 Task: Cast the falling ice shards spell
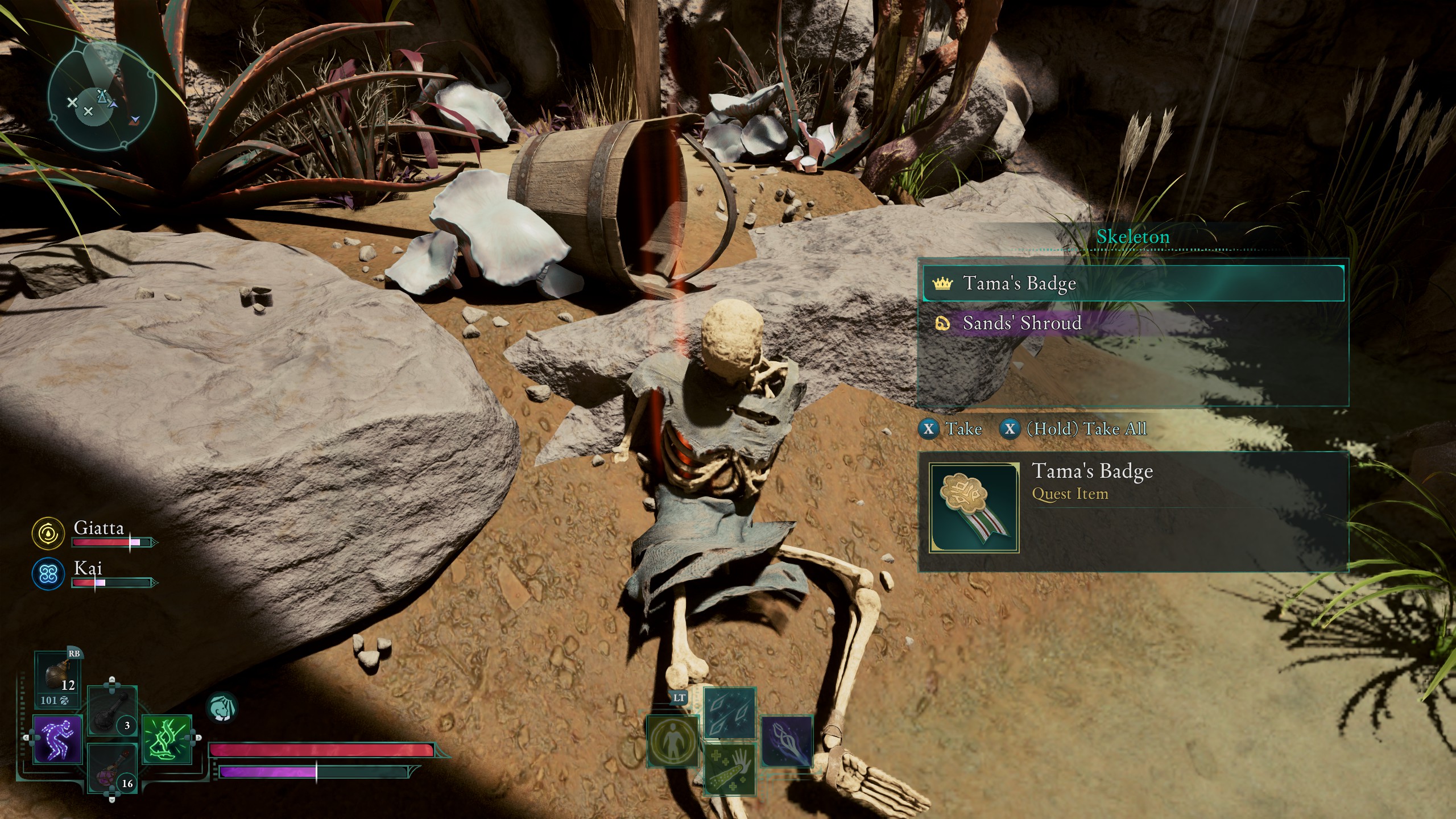(729, 713)
